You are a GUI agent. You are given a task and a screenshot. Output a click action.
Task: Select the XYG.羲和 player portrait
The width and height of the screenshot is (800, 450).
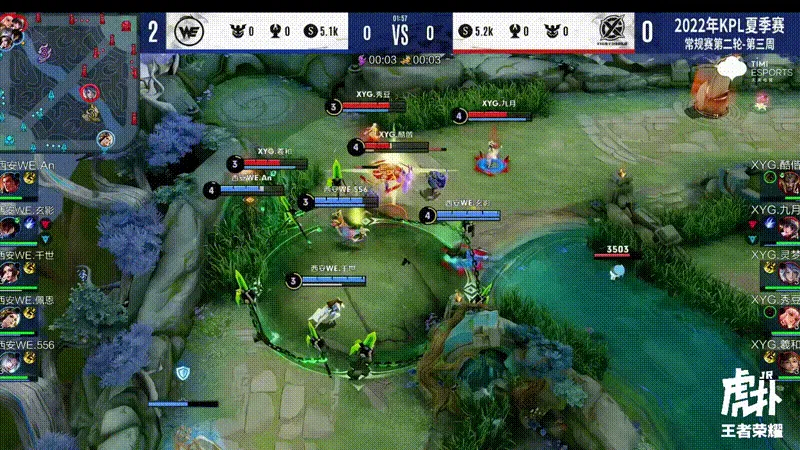pos(788,362)
